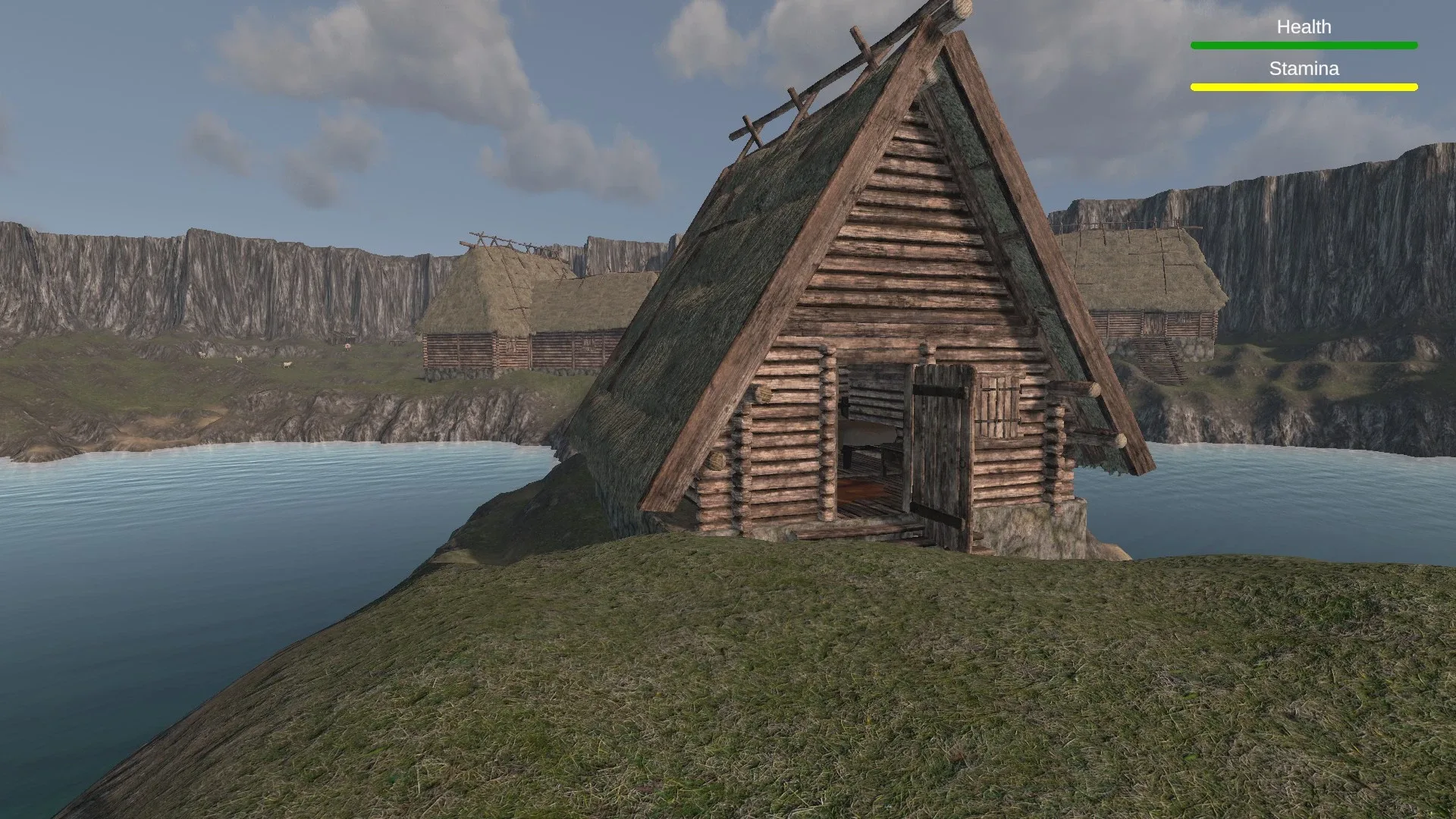This screenshot has width=1456, height=819.
Task: Click the green Health bar
Action: (x=1304, y=45)
